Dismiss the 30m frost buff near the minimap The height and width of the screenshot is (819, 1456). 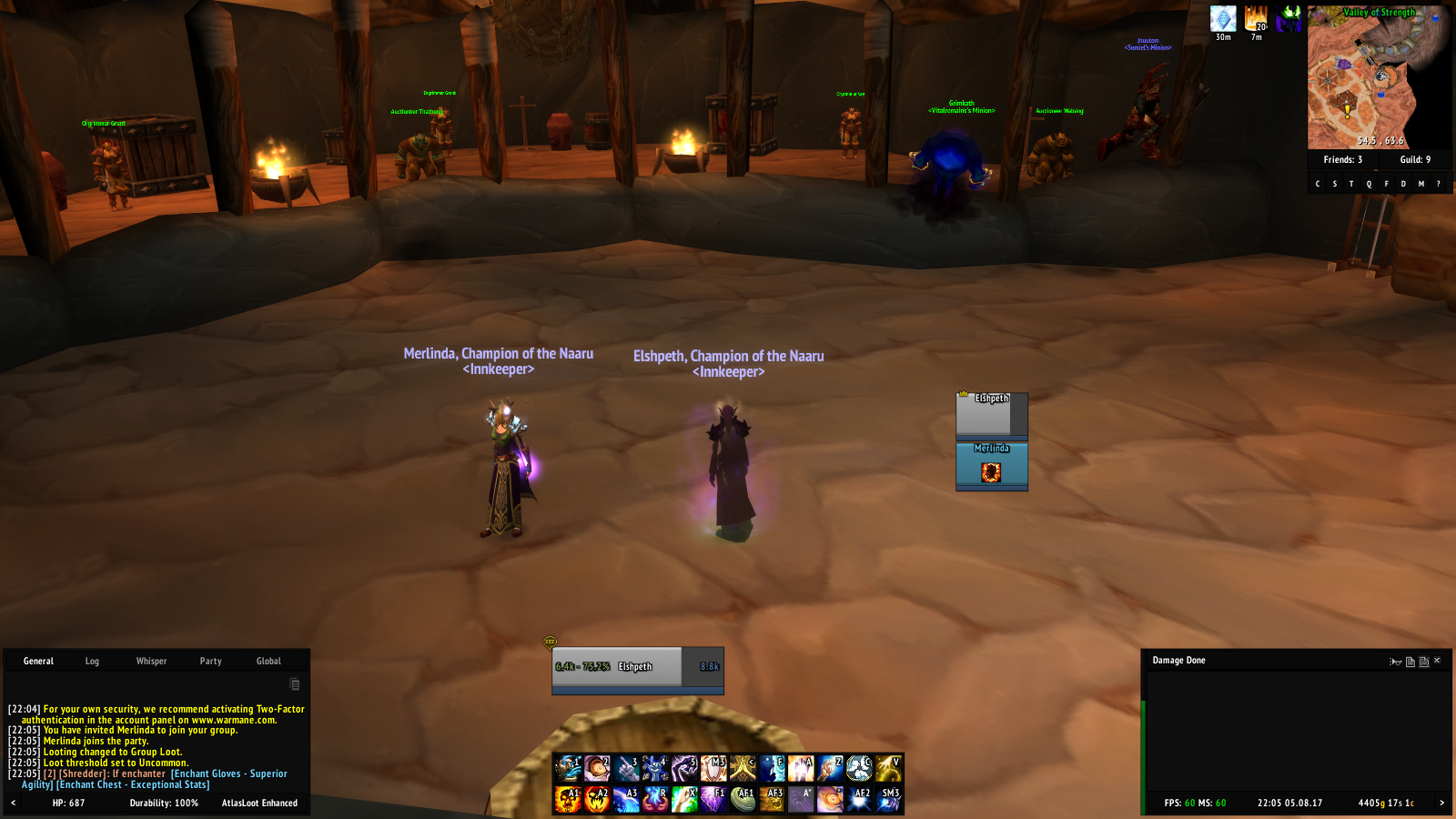point(1221,16)
